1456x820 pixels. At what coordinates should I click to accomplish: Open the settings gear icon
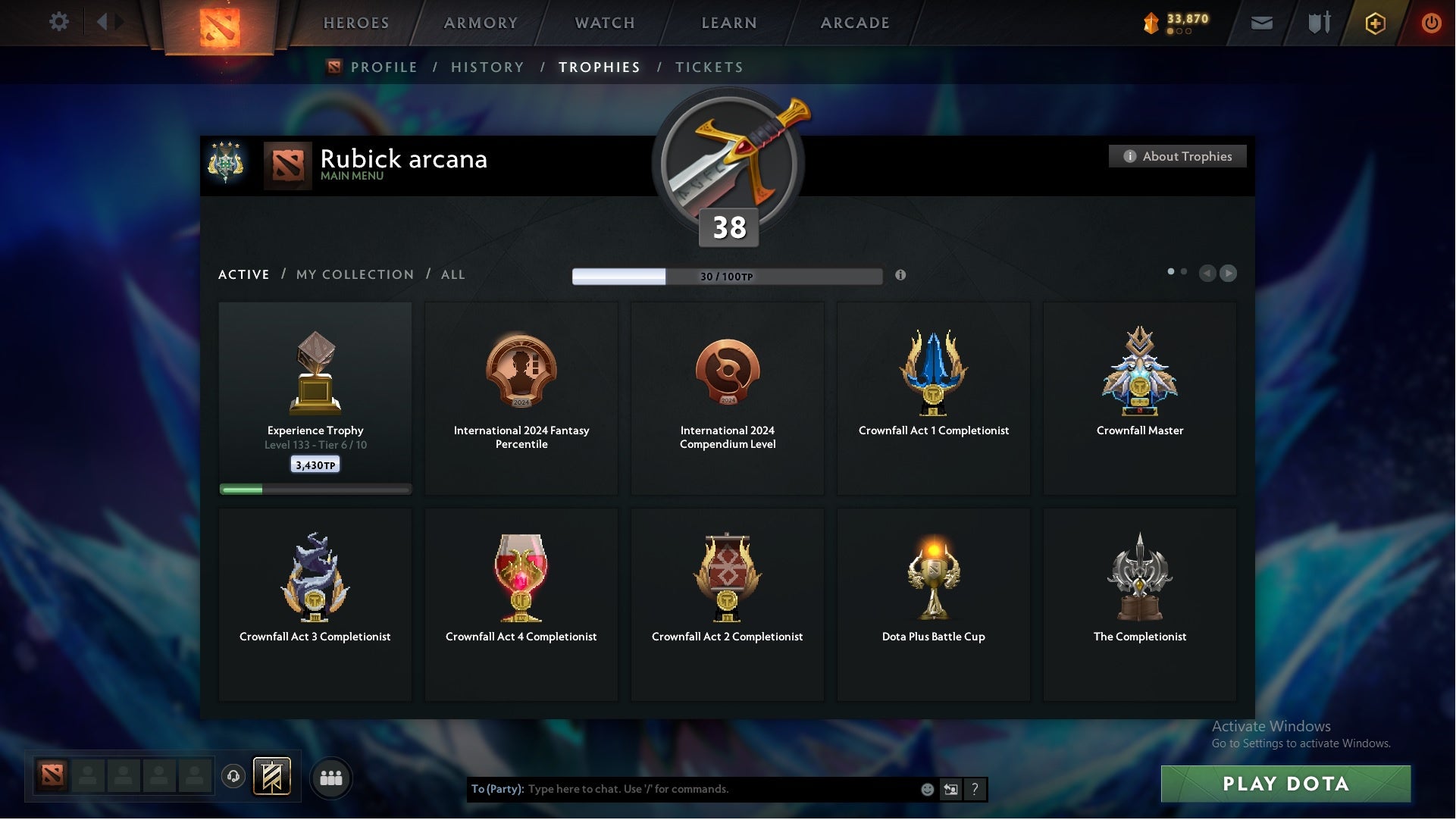click(x=59, y=22)
